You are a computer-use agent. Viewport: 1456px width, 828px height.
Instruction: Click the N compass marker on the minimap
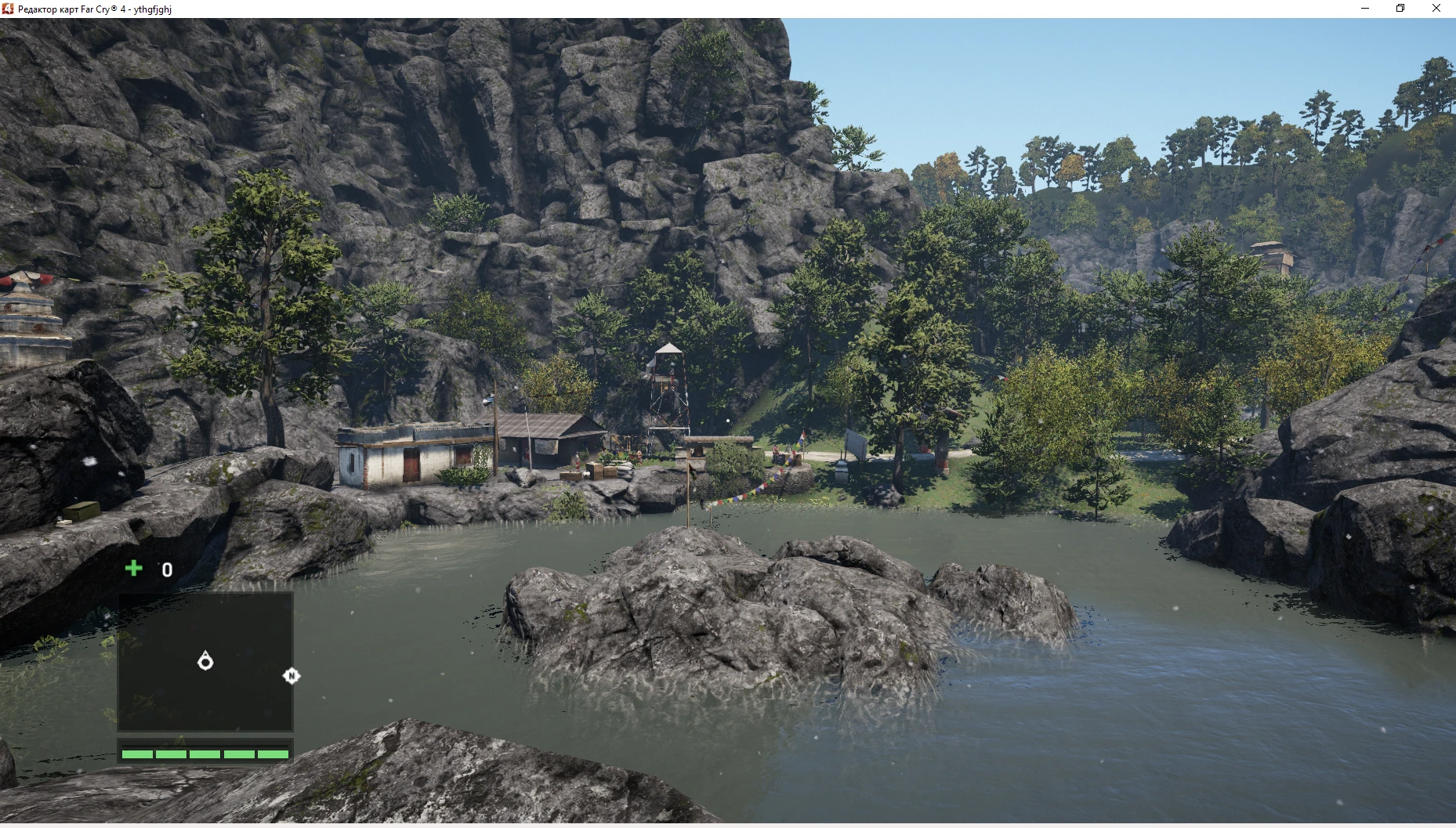point(291,674)
